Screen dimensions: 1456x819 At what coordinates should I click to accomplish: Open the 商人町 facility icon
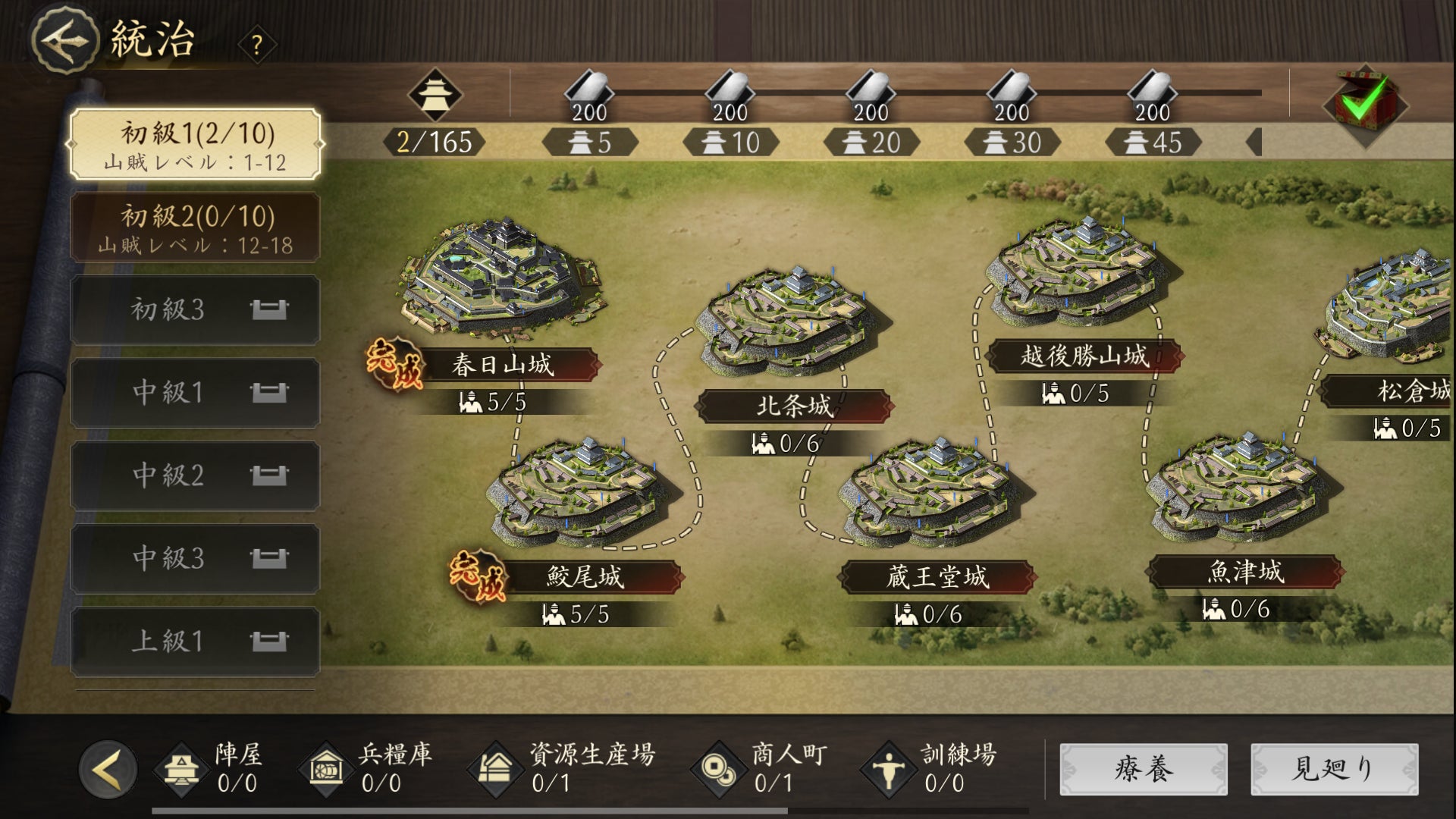(x=717, y=767)
